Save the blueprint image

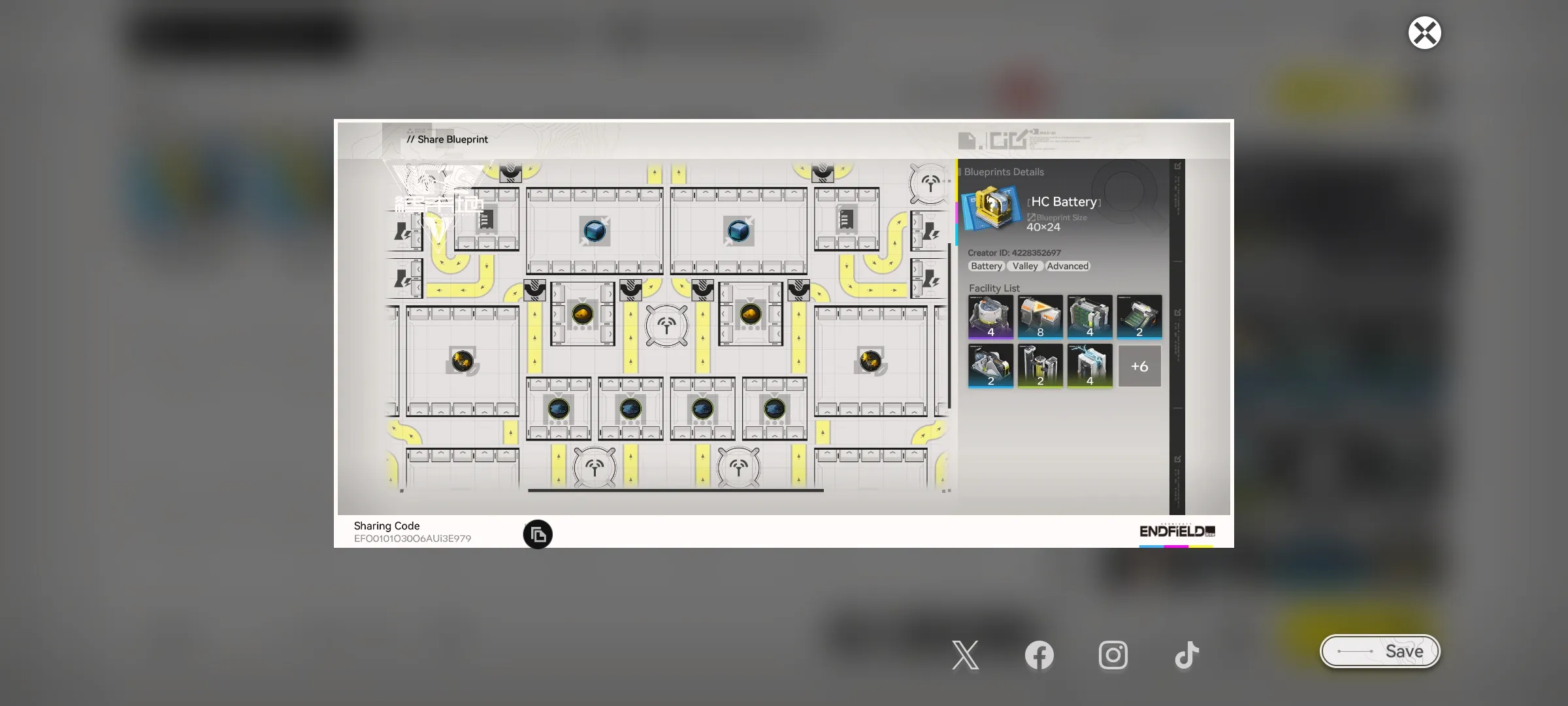pos(1380,651)
